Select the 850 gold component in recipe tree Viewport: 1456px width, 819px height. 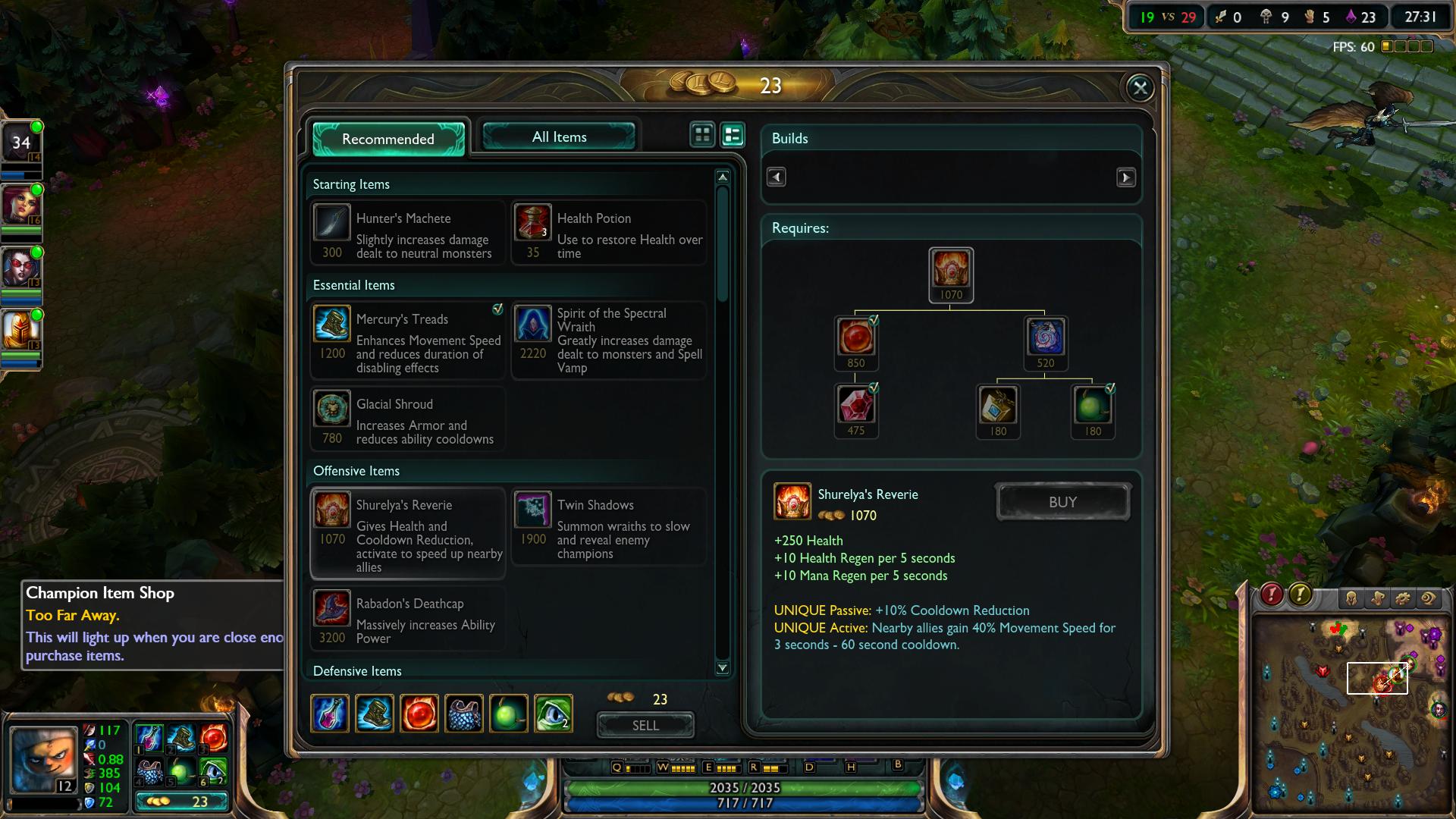coord(855,338)
